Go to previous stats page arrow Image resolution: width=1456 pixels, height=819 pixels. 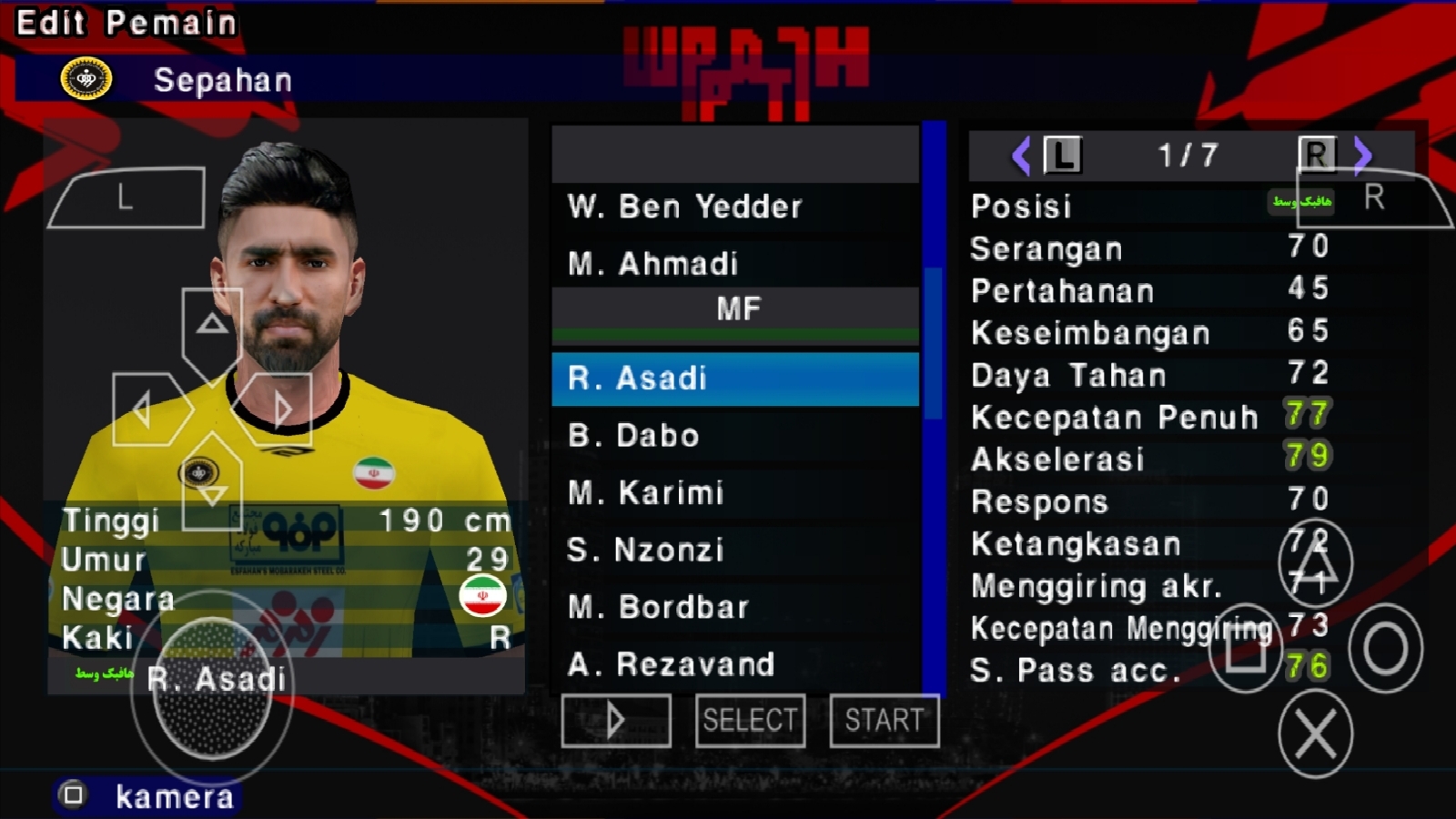(1021, 156)
